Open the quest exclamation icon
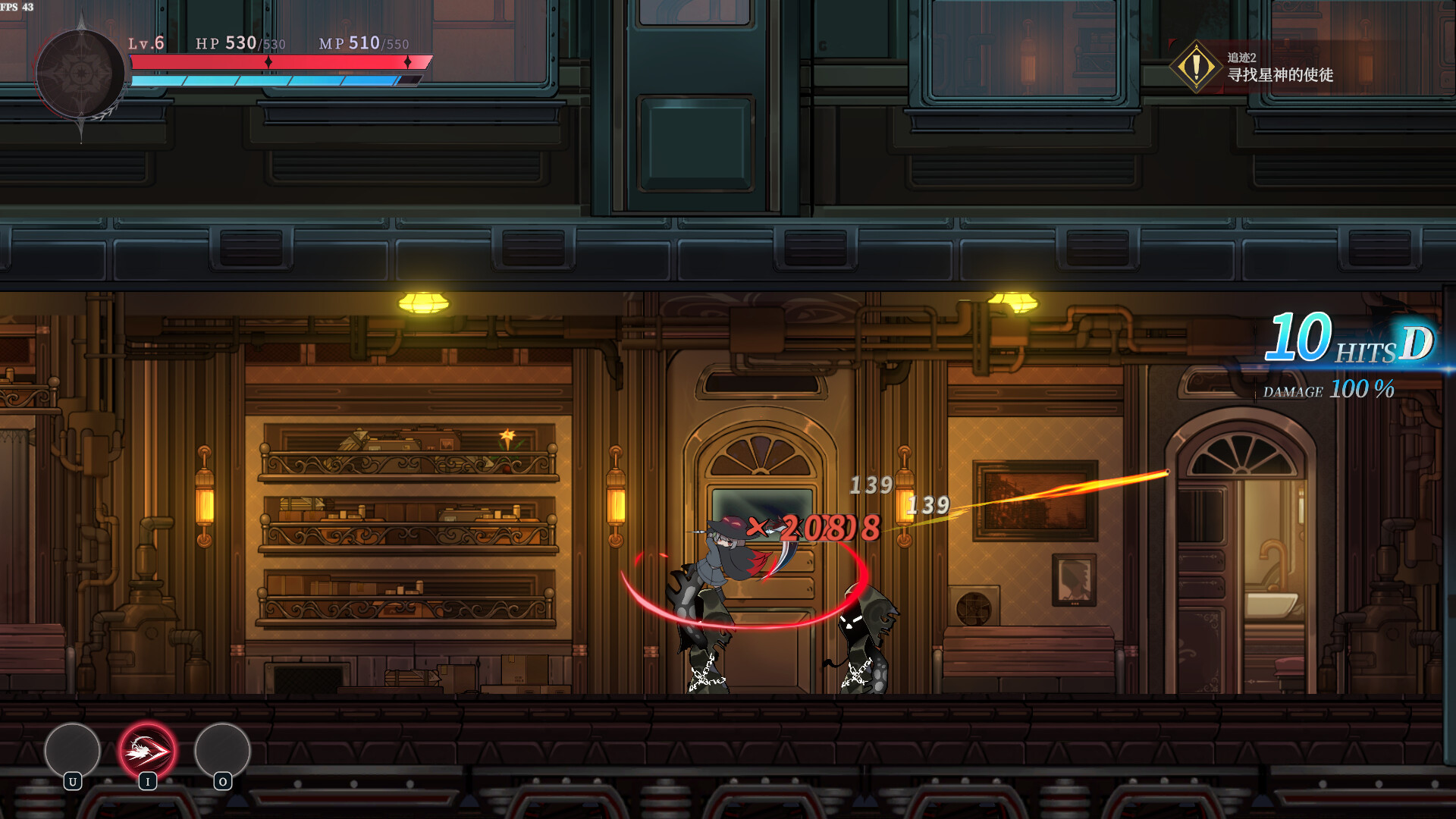 pyautogui.click(x=1196, y=65)
